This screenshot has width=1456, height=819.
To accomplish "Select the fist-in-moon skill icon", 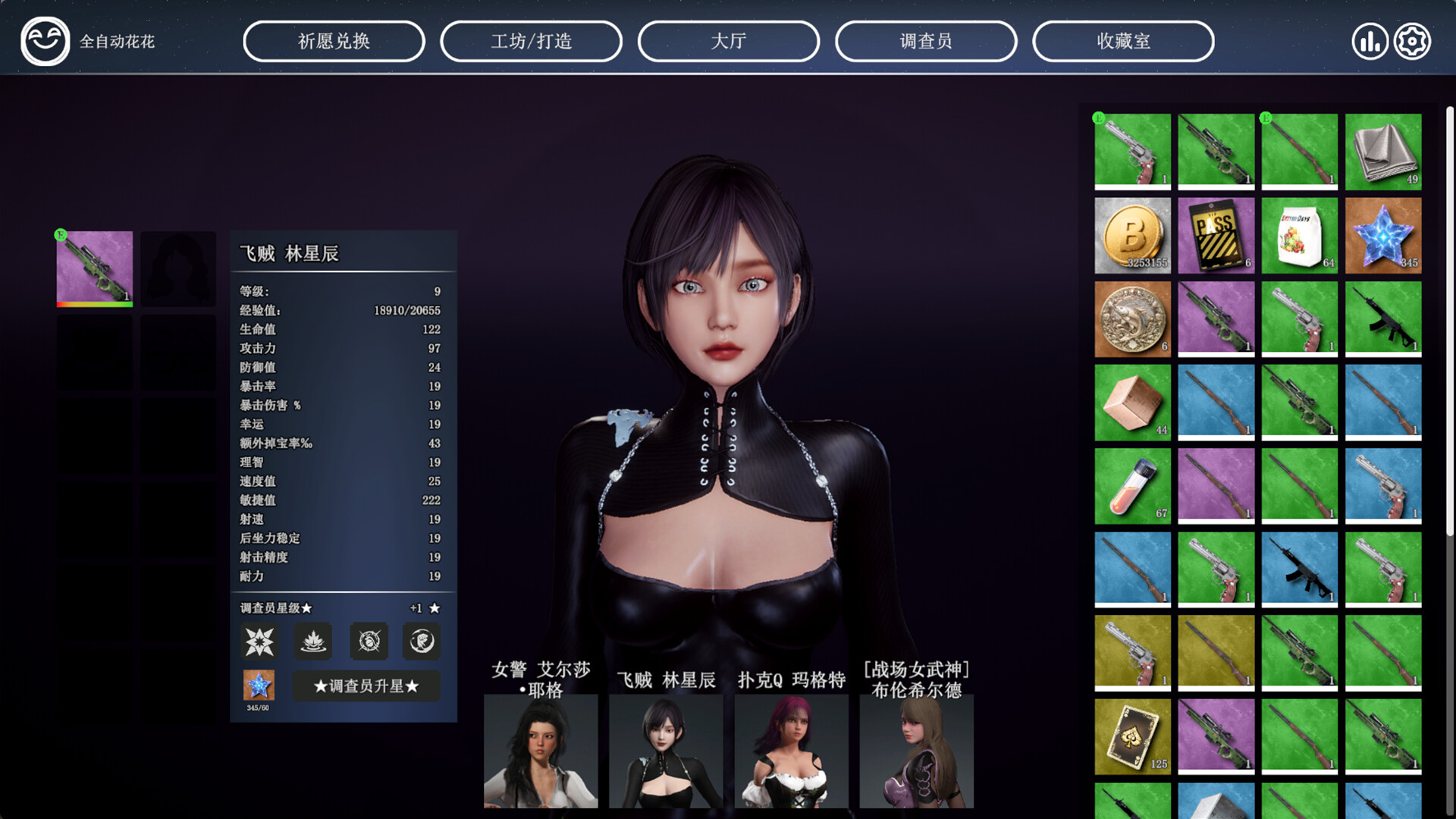I will (x=421, y=641).
